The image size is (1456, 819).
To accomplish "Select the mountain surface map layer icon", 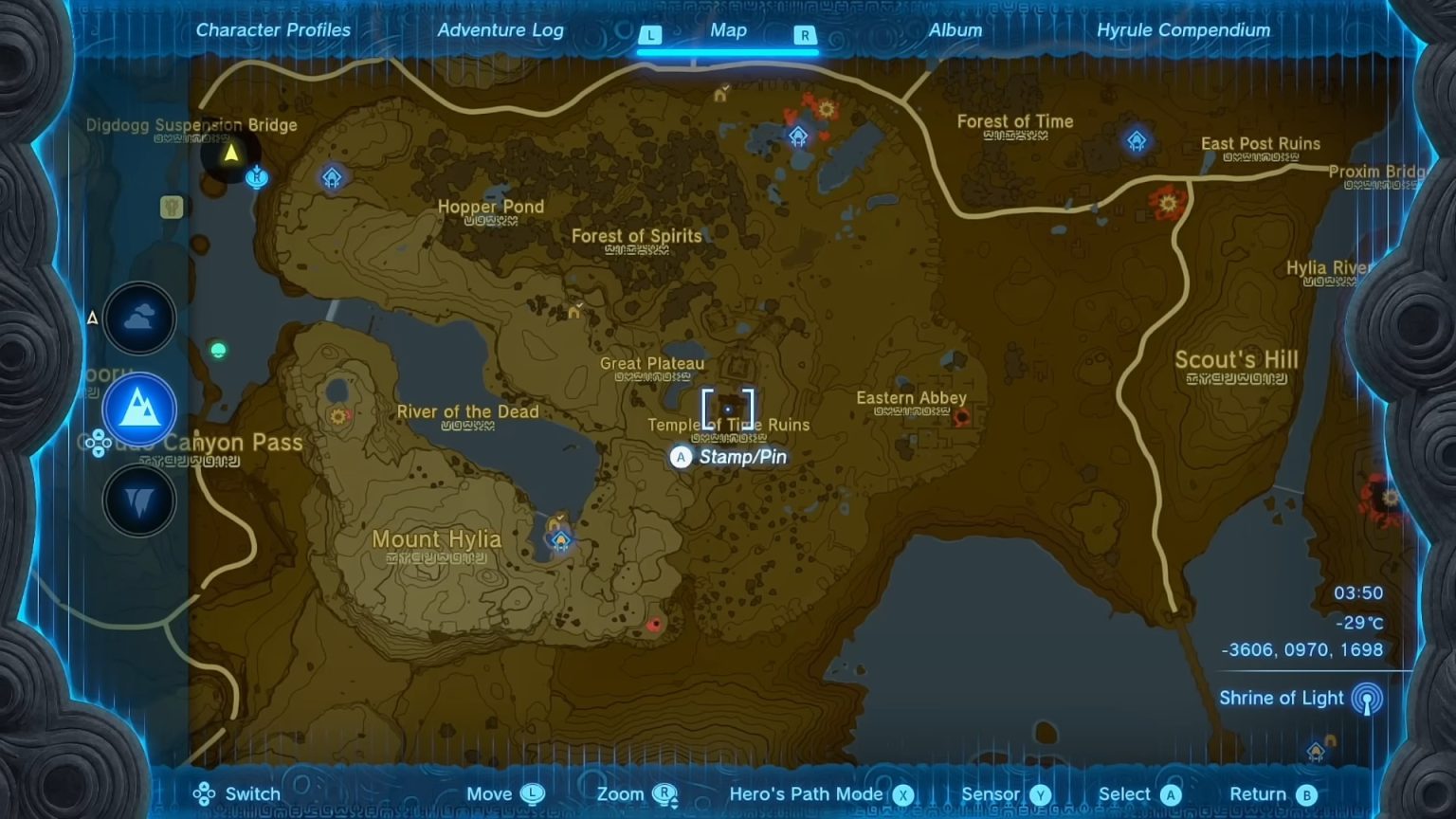I will pos(139,409).
